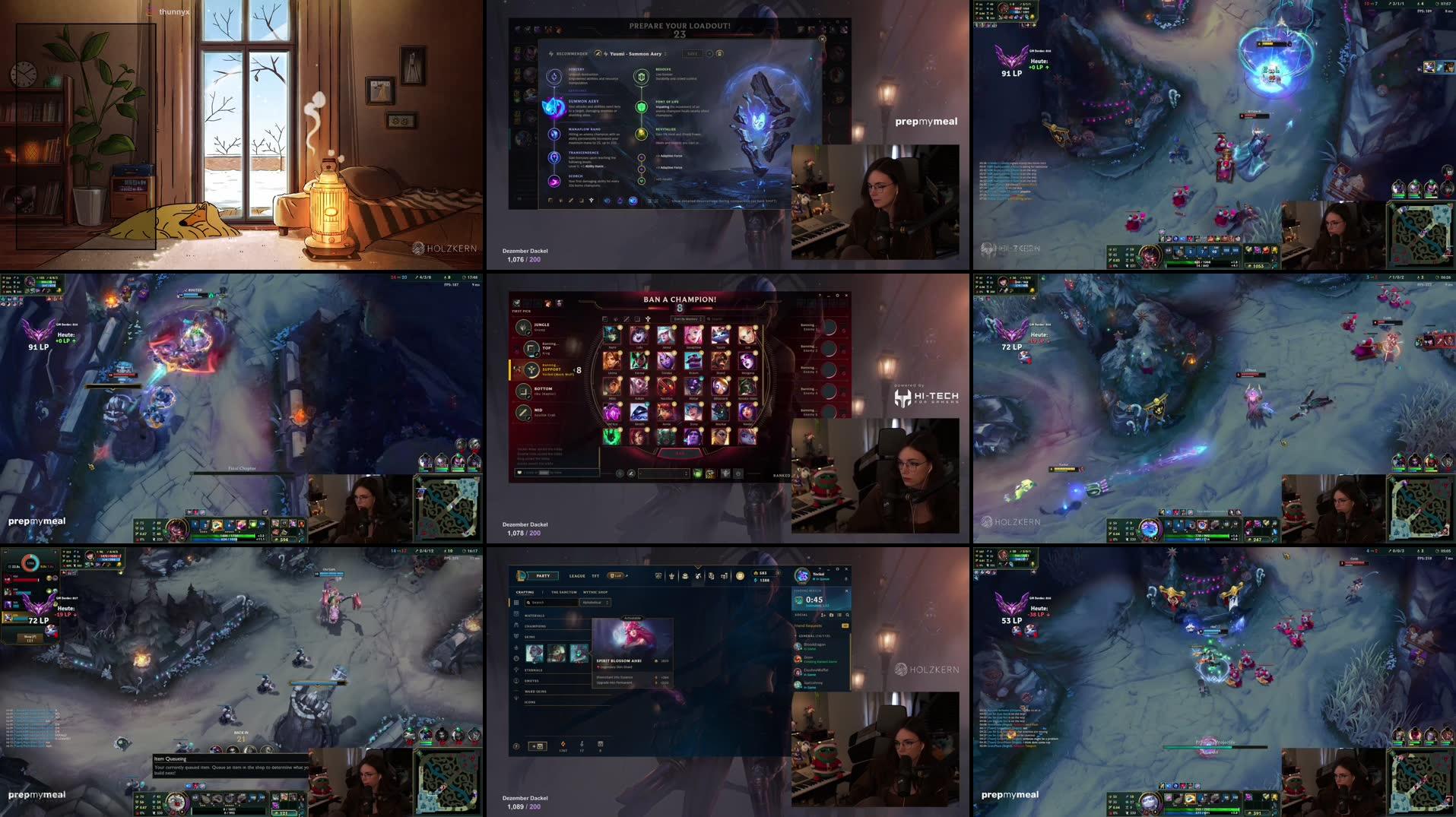Click the Skins category icon in the loot sidebar

click(x=516, y=636)
